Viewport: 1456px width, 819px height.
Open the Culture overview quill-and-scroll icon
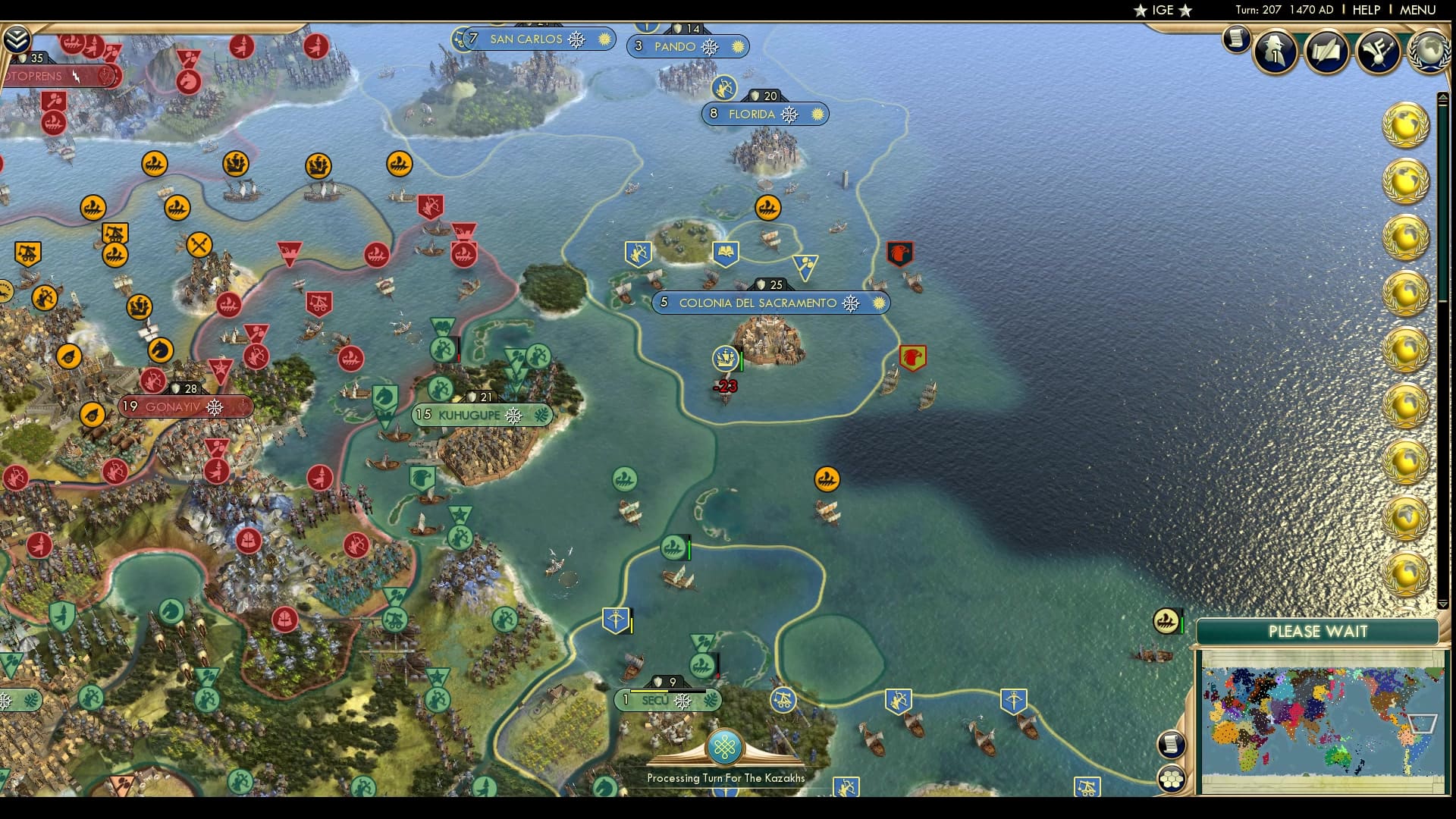coord(1328,52)
